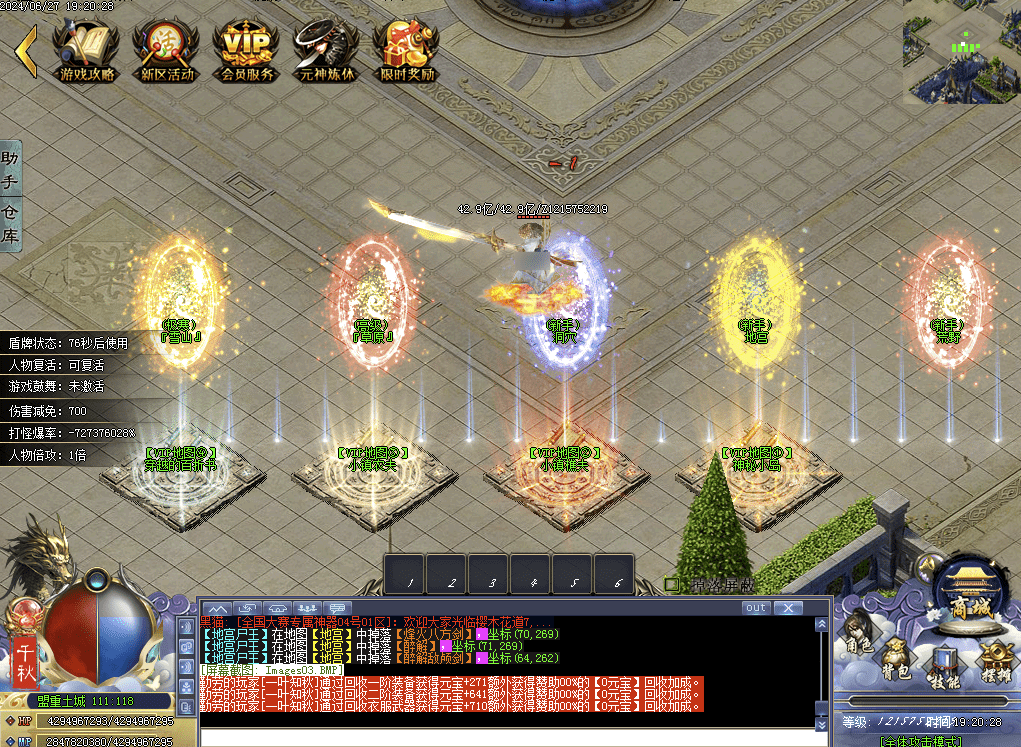Collapse the top icon bar with the gold arrow
This screenshot has height=747, width=1021.
click(26, 52)
